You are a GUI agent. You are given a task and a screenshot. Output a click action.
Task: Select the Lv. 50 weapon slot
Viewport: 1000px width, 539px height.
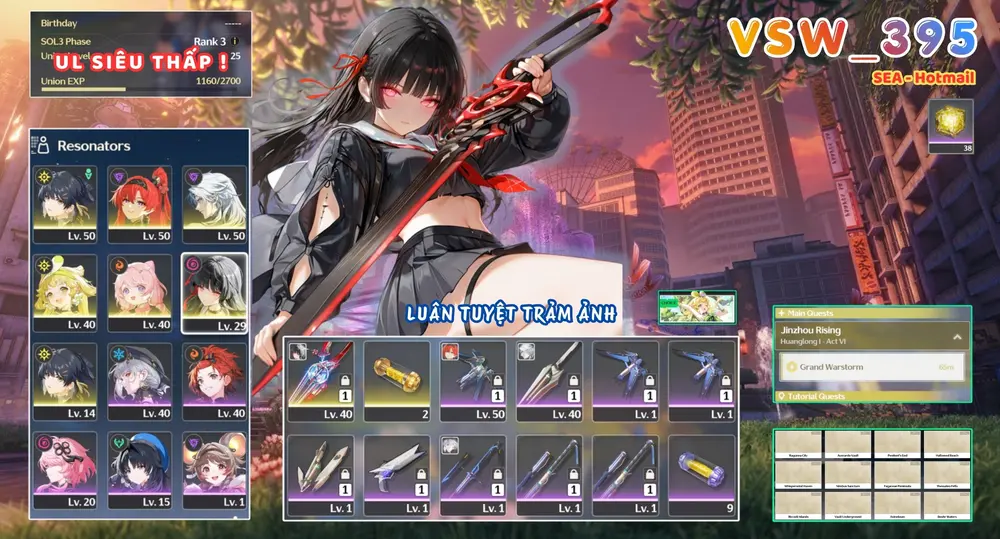(x=472, y=382)
